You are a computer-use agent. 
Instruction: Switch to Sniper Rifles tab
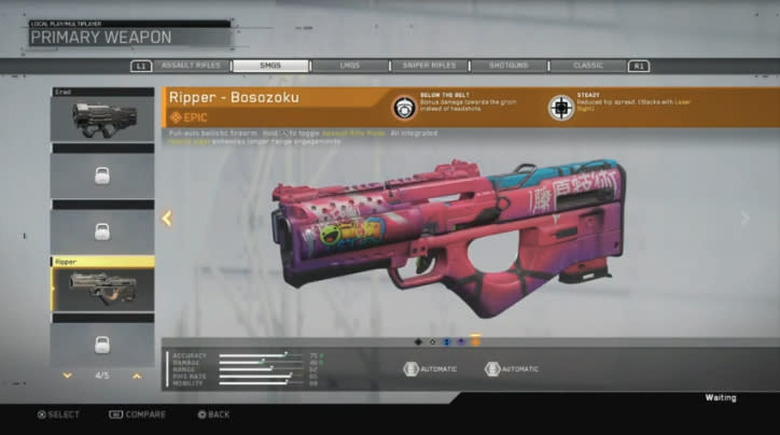[x=428, y=66]
